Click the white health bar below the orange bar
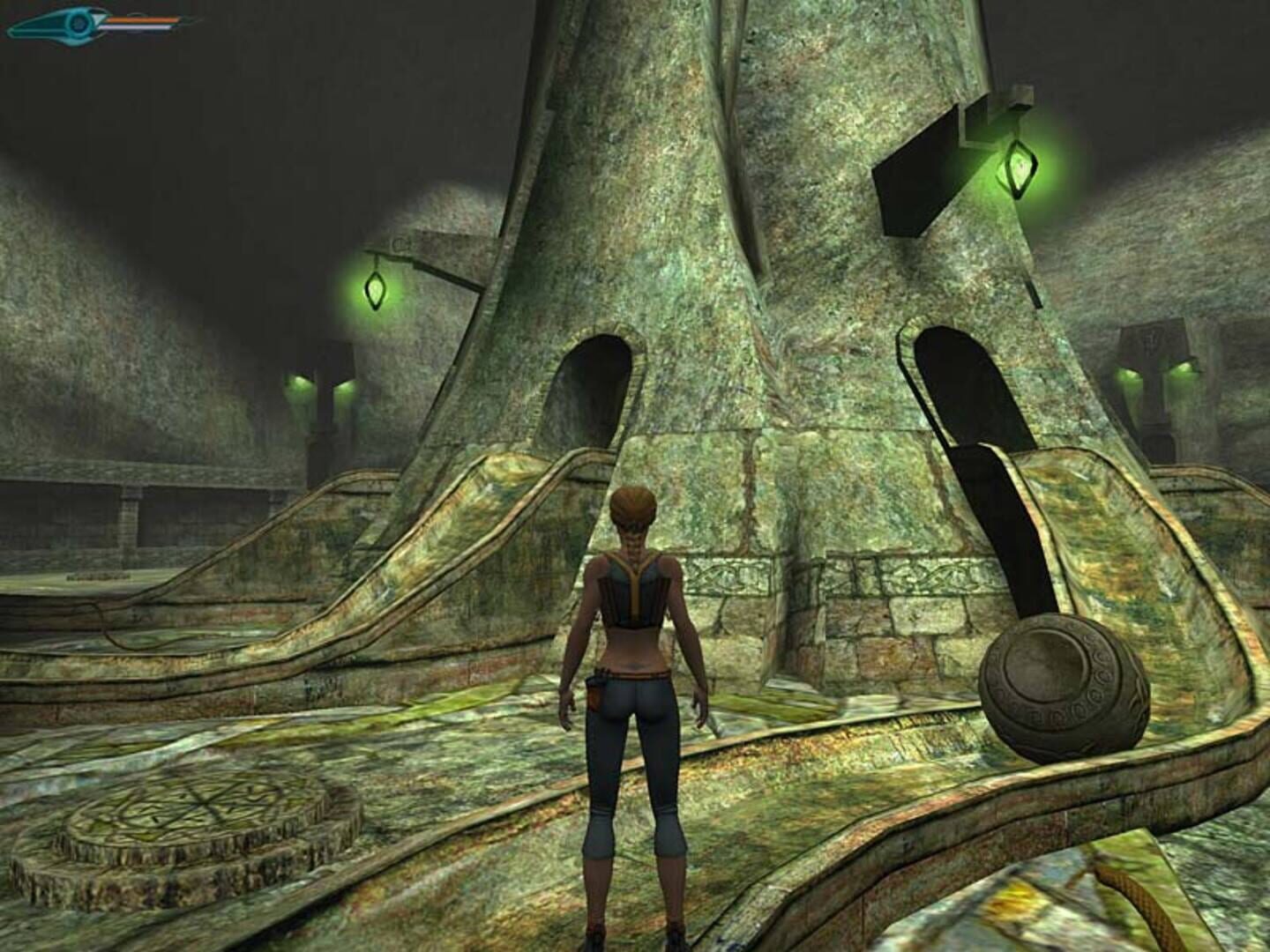This screenshot has height=952, width=1270. 137,27
